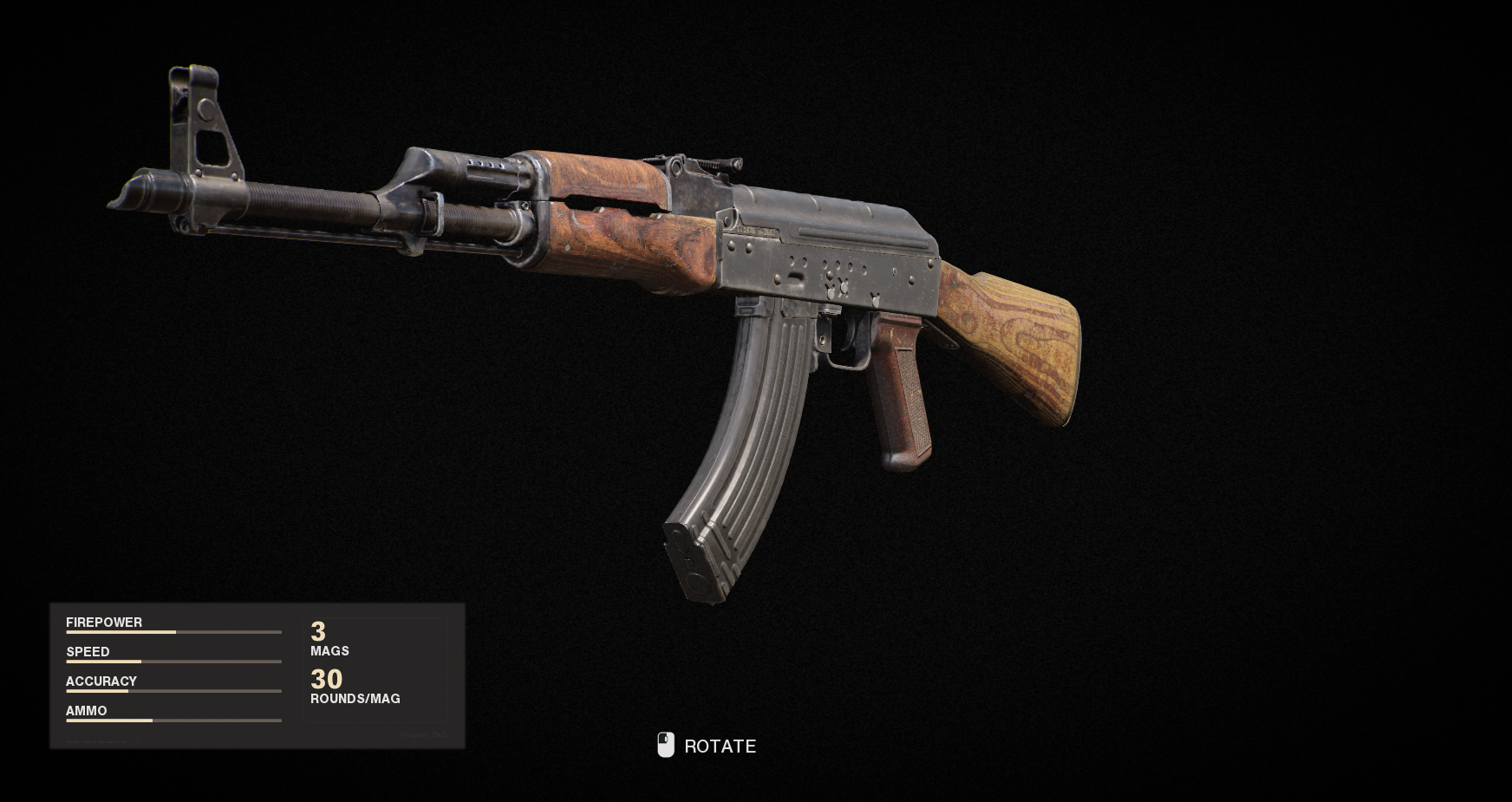1512x802 pixels.
Task: Select the FIREPOWER stat label
Action: [104, 622]
